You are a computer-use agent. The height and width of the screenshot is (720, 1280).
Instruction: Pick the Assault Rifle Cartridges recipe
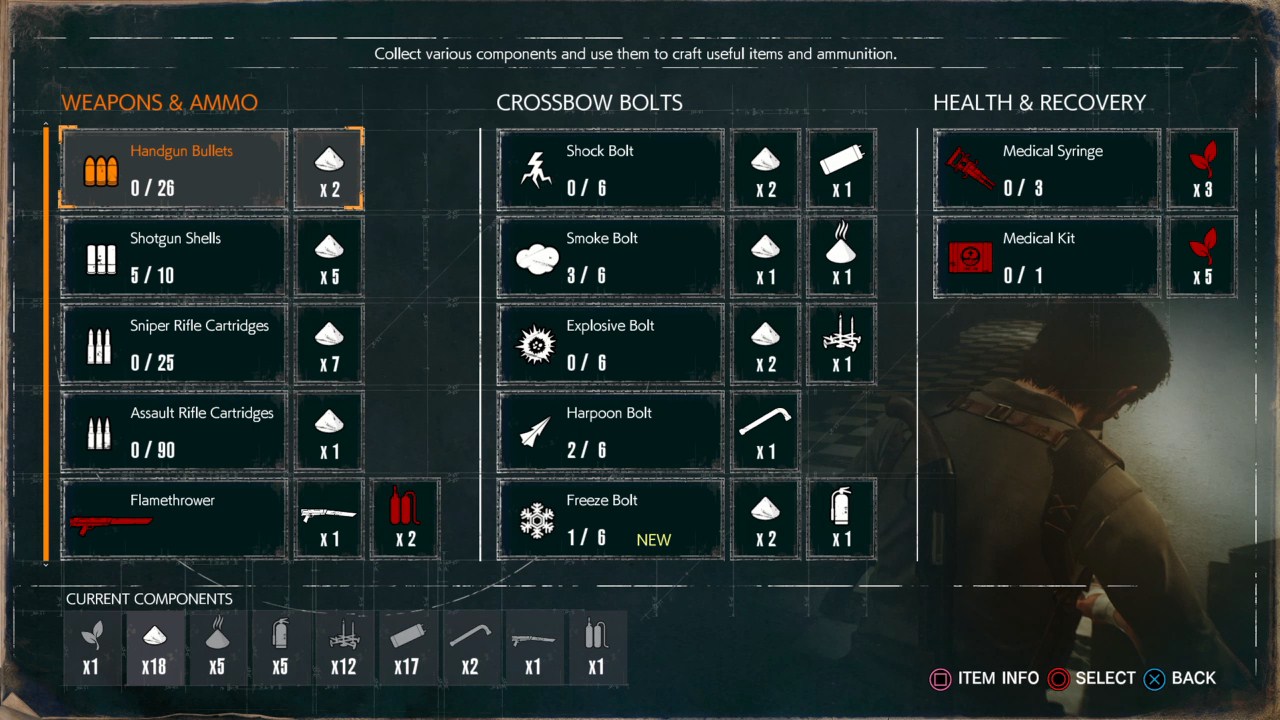(174, 431)
